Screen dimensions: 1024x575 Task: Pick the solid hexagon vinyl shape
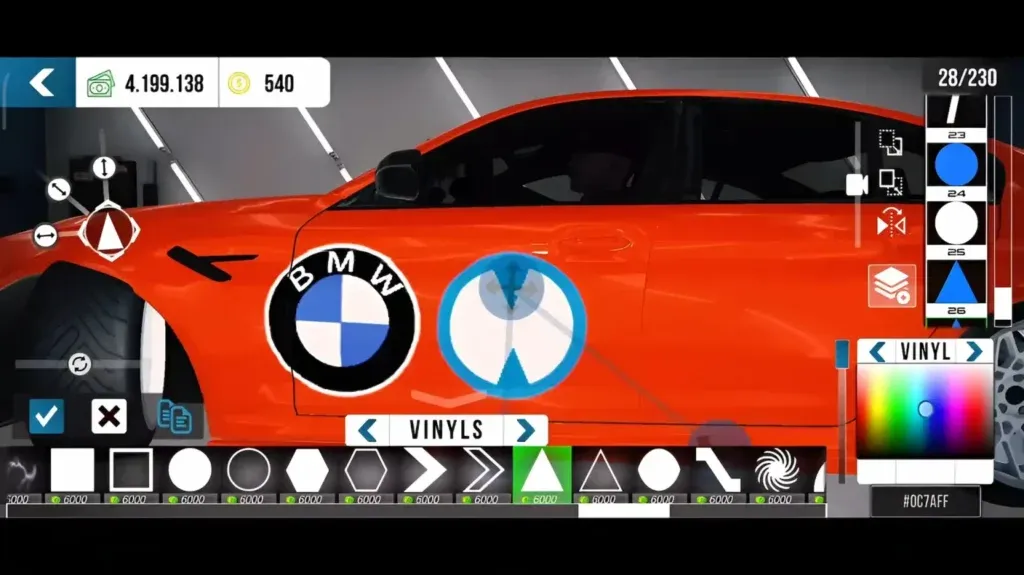coord(307,470)
